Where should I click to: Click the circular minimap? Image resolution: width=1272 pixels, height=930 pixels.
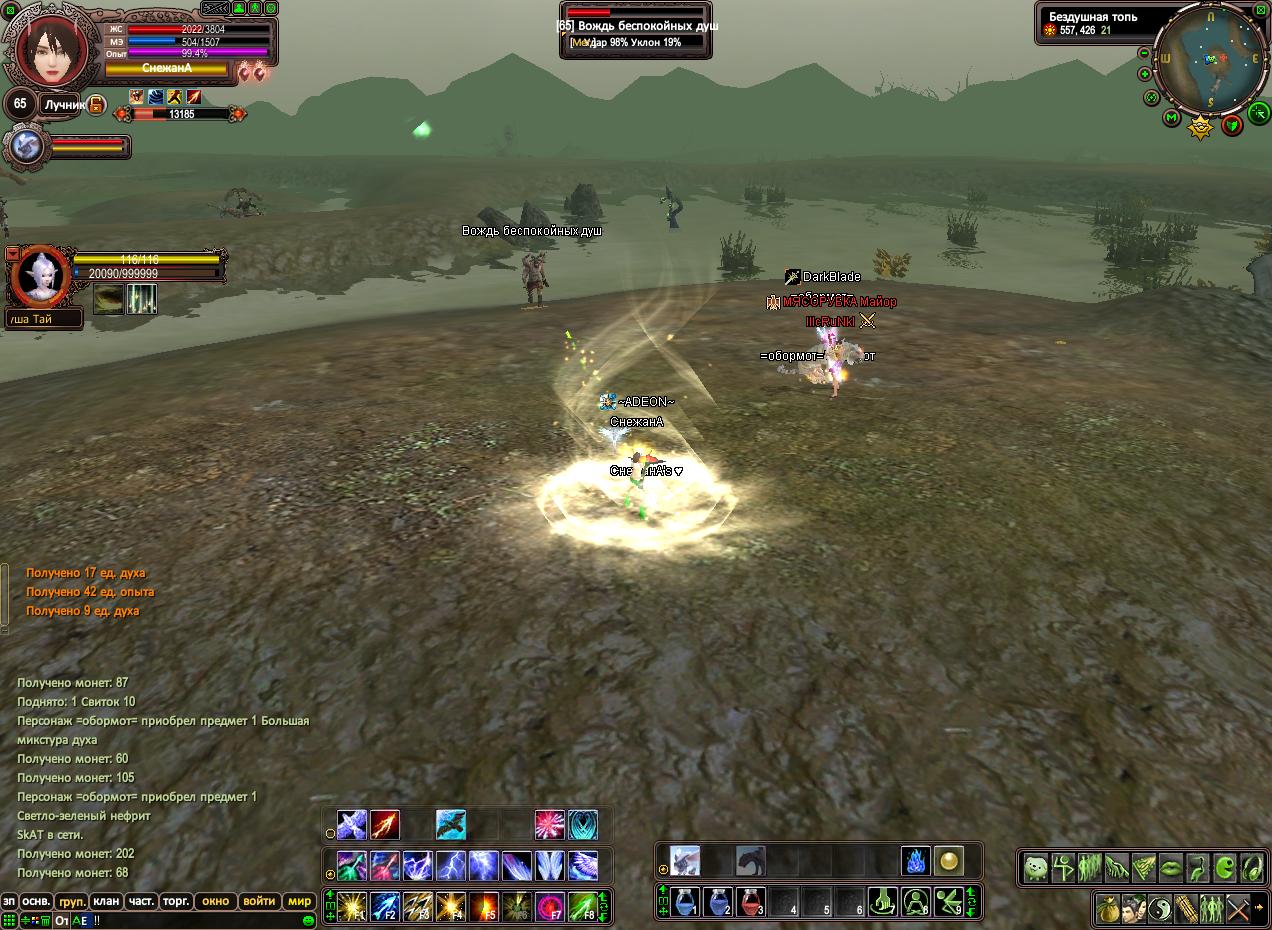point(1209,58)
